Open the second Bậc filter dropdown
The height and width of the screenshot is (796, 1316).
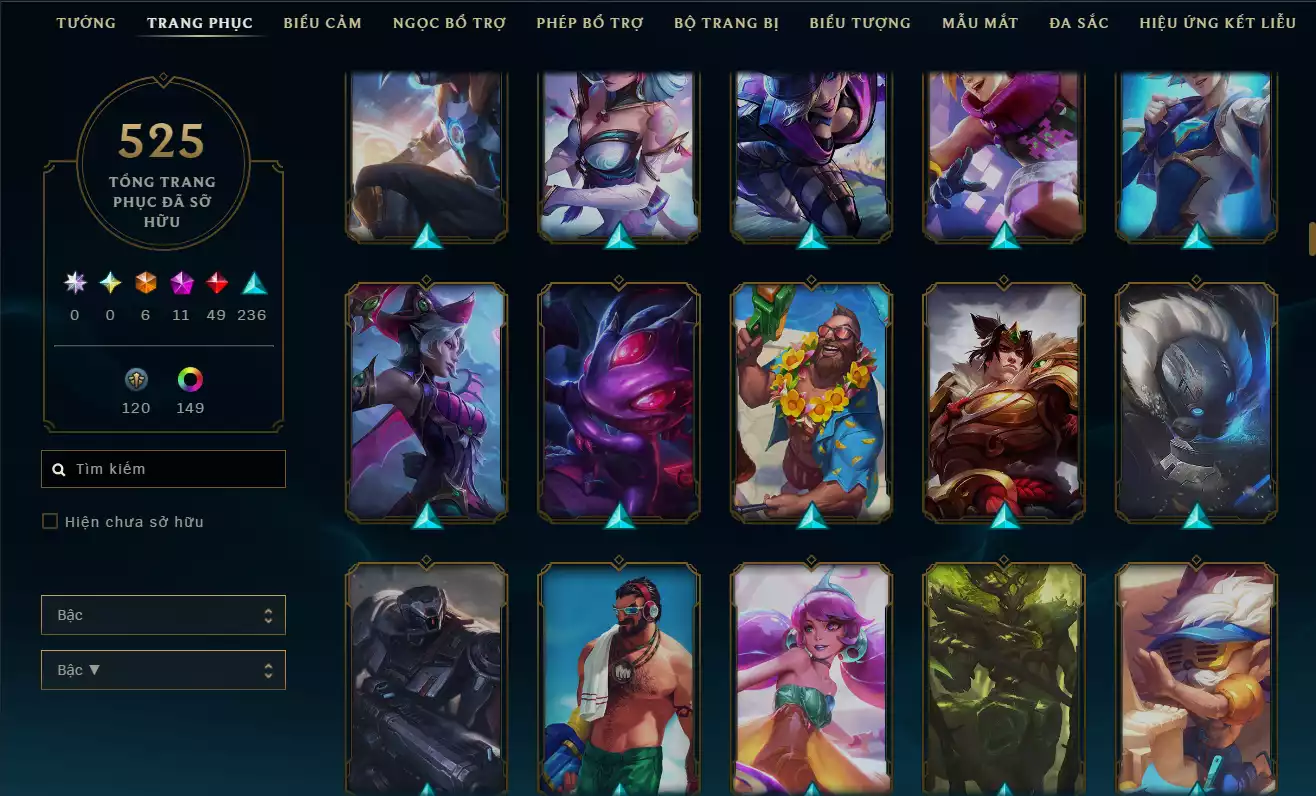point(163,669)
